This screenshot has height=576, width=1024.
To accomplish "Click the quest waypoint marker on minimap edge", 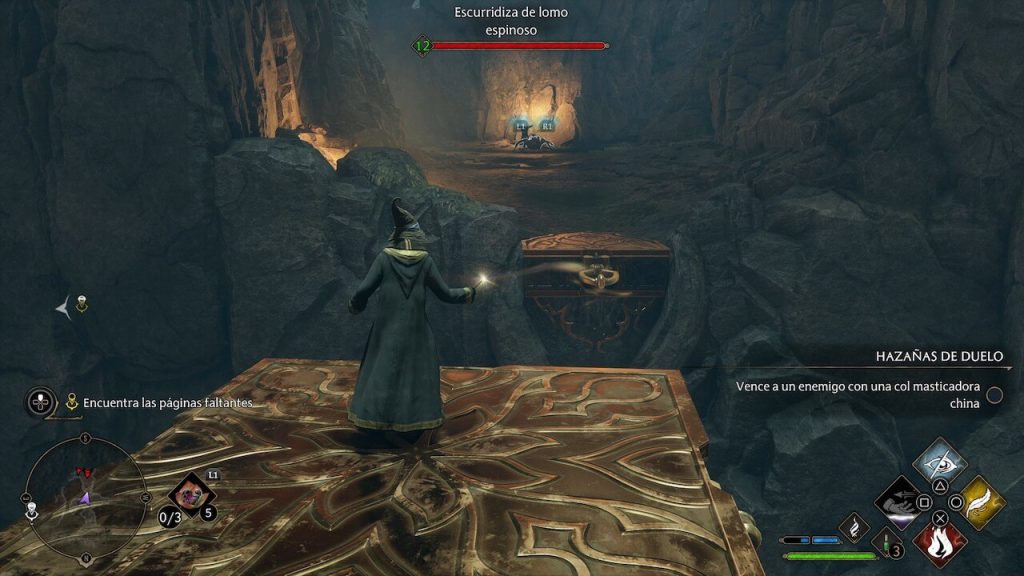I will (32, 511).
